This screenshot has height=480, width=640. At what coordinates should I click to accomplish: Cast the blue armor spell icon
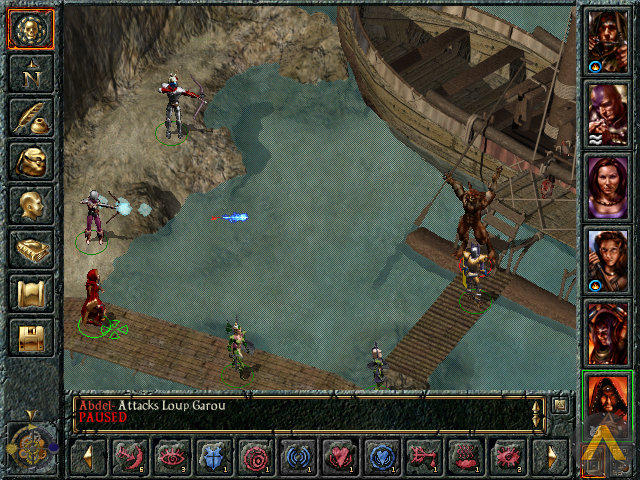[x=213, y=458]
